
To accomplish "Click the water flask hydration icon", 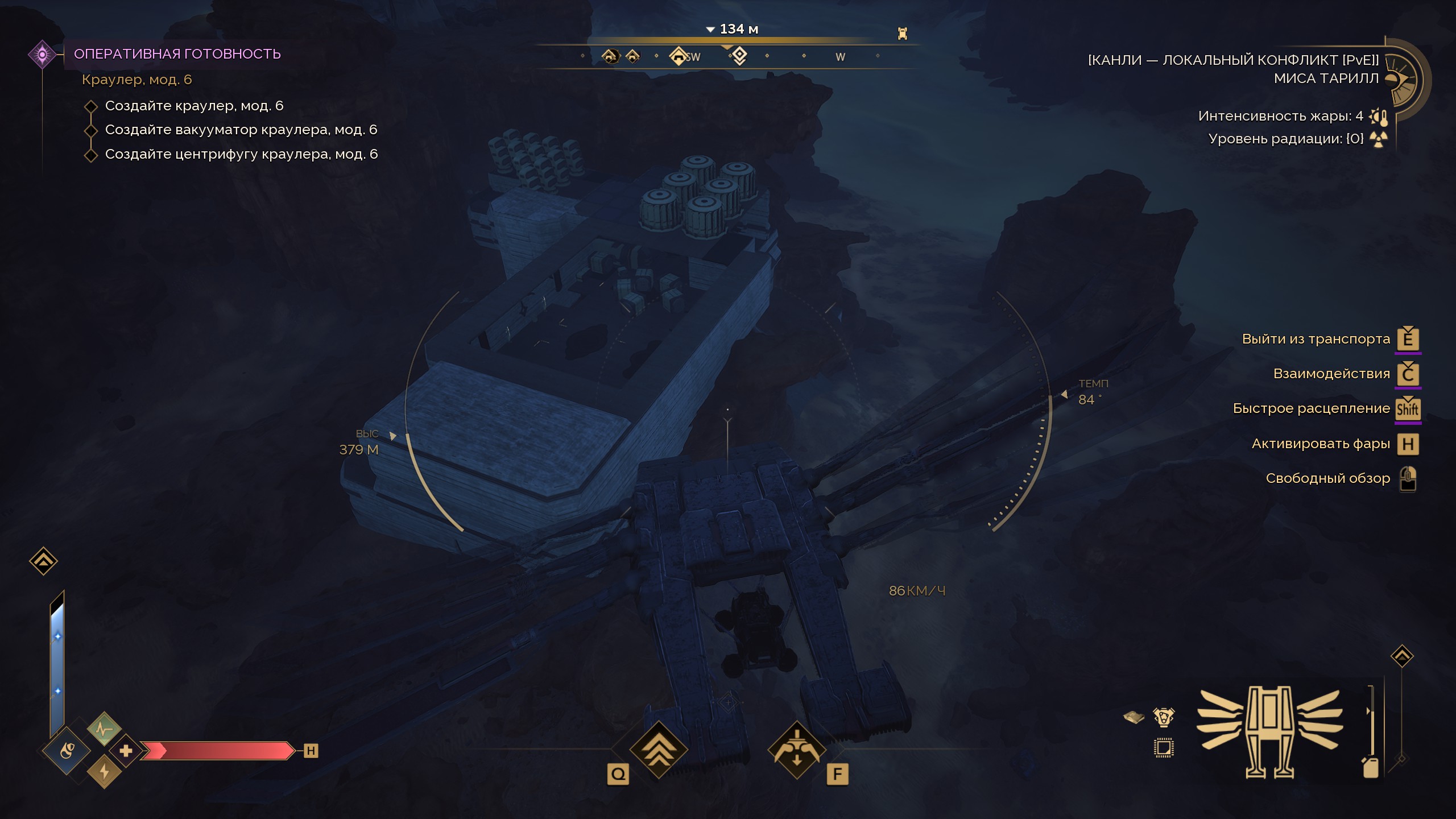I will [67, 751].
